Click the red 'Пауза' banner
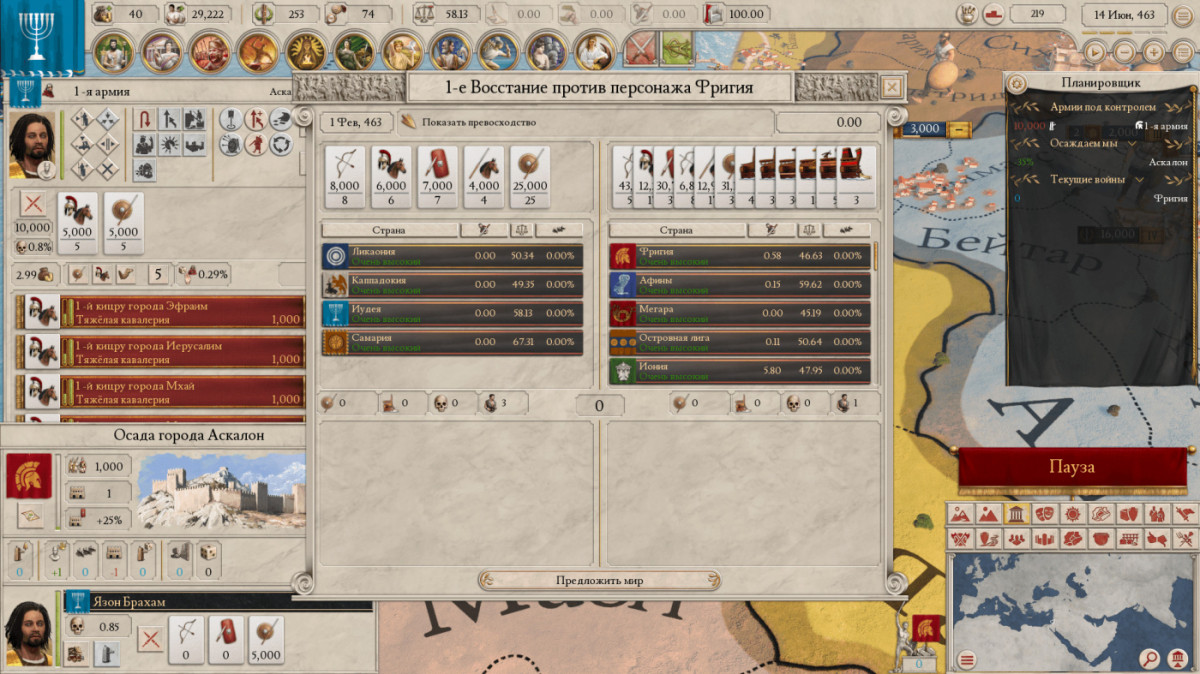Image resolution: width=1200 pixels, height=674 pixels. [1071, 468]
